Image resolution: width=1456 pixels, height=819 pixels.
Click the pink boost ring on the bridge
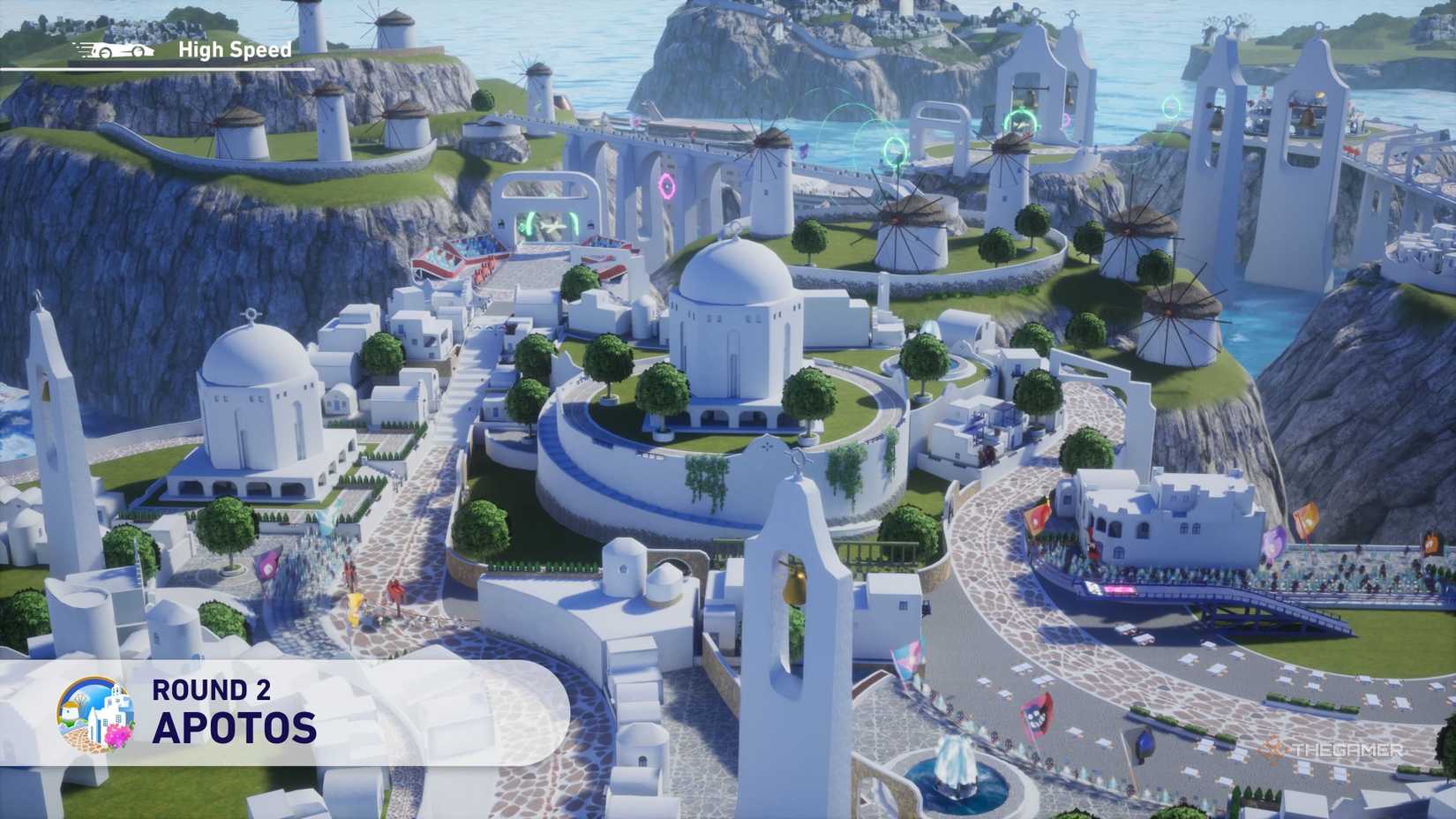[667, 185]
